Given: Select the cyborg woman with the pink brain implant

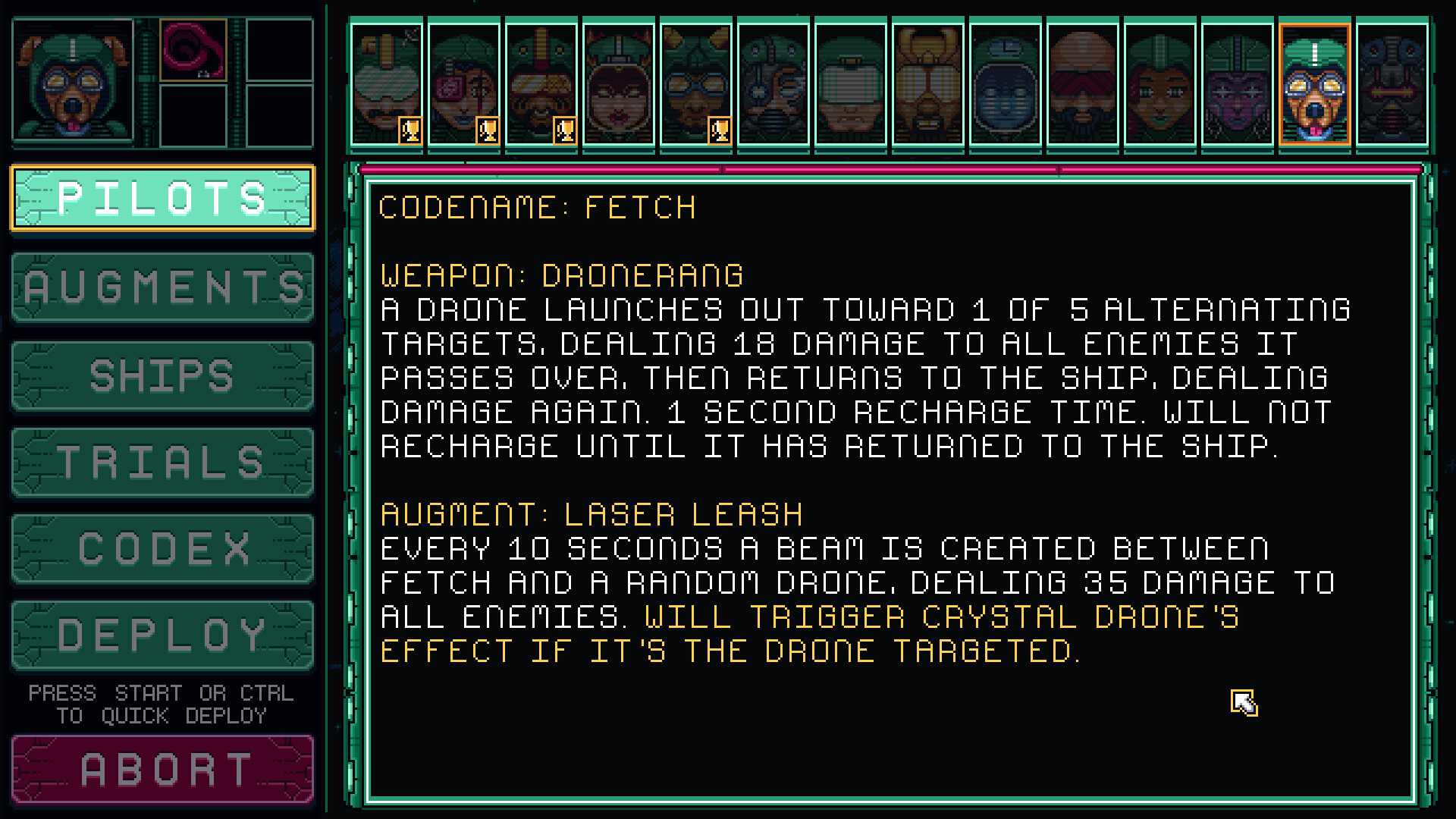Looking at the screenshot, I should 465,83.
